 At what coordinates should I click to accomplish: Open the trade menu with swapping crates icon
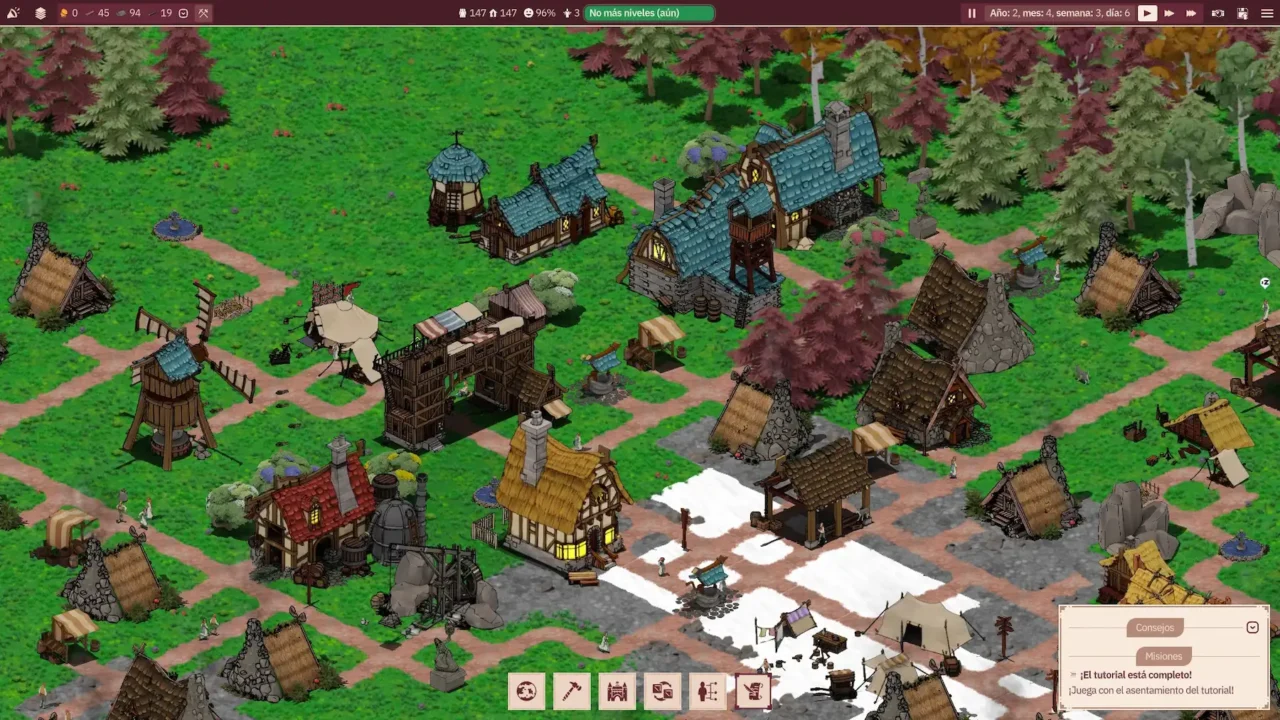click(662, 690)
